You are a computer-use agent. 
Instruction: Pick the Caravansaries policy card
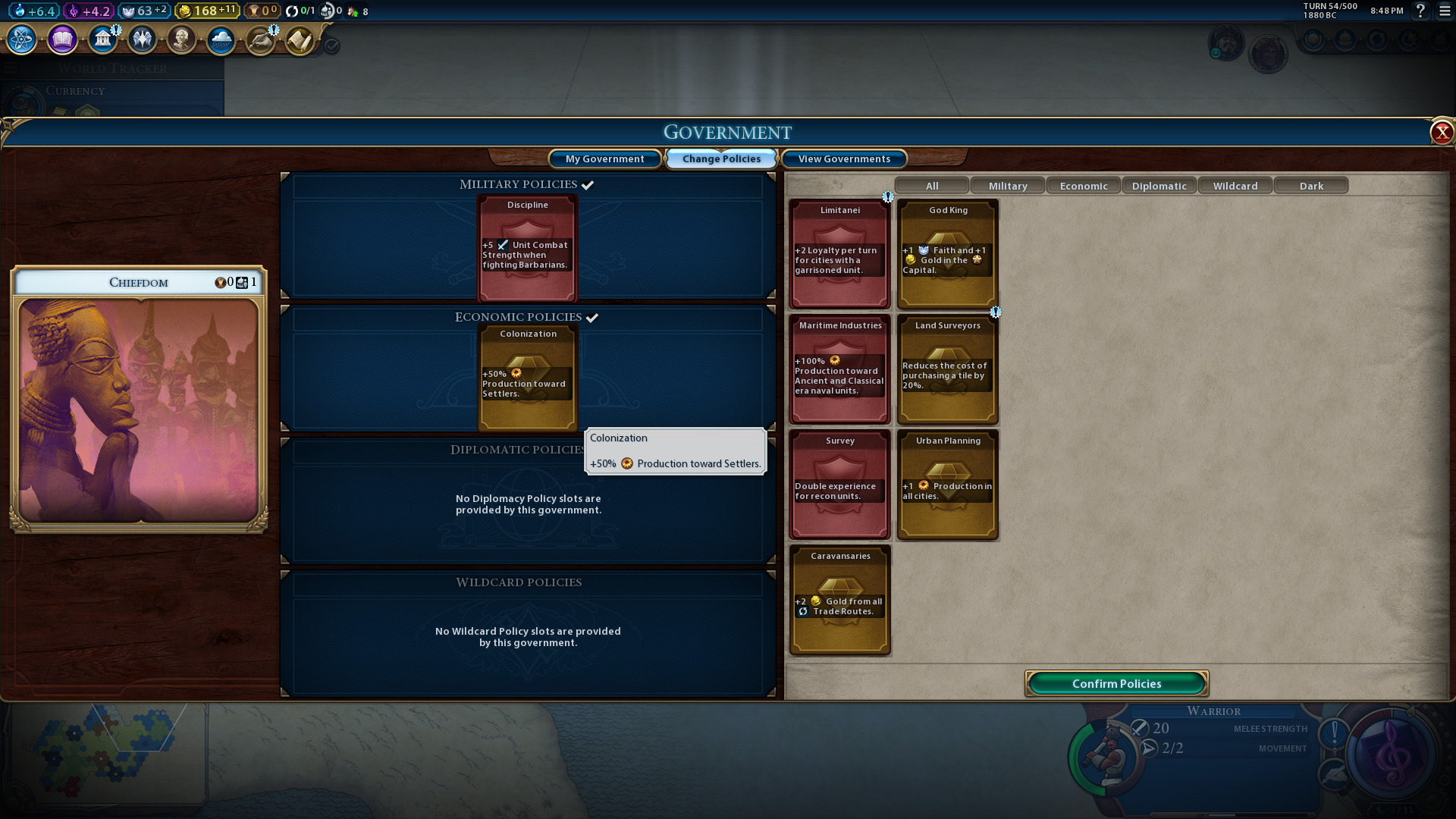click(x=839, y=600)
